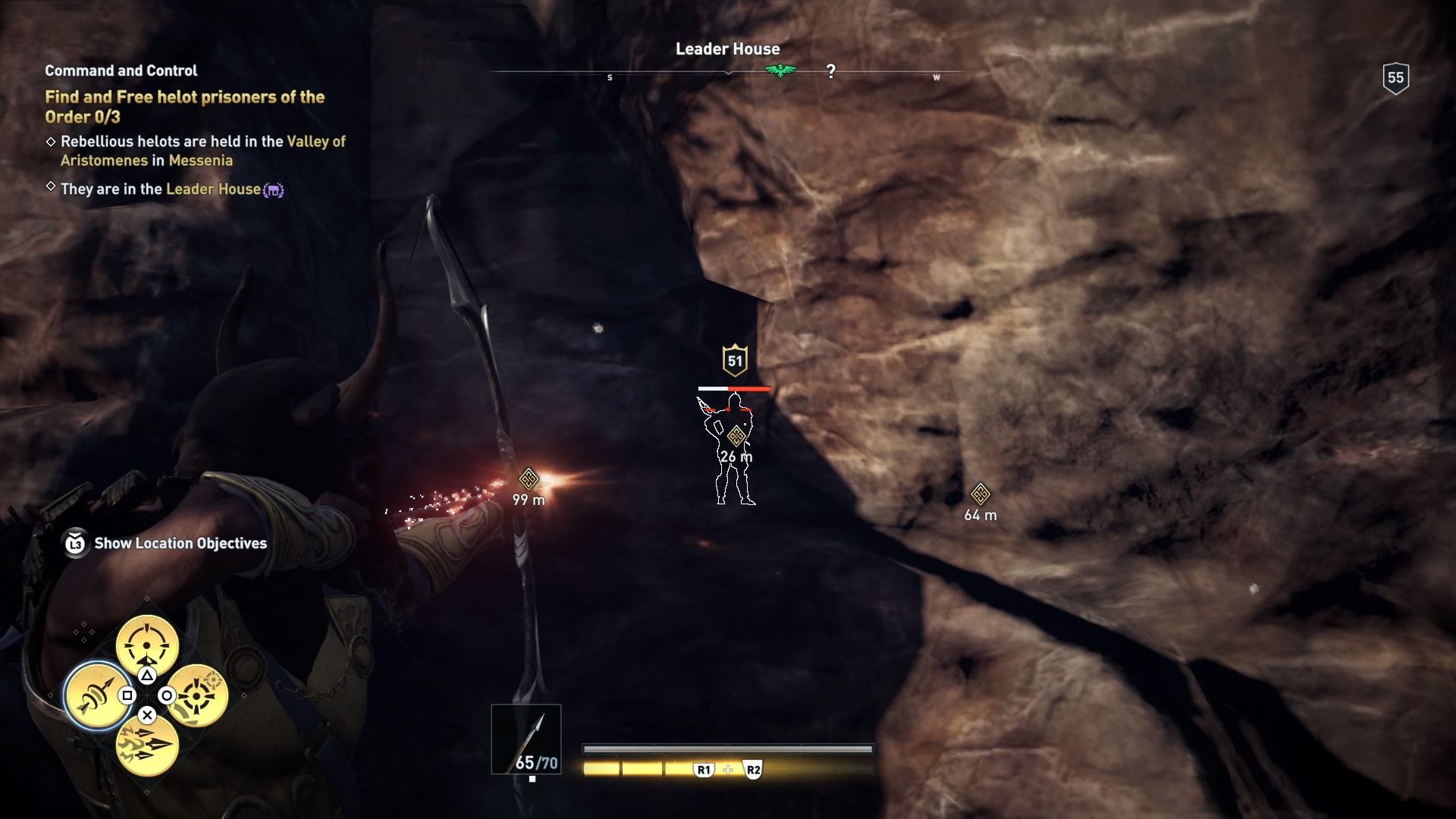The height and width of the screenshot is (819, 1456).
Task: Activate the top crosshair-with-arrow ability
Action: [x=147, y=645]
